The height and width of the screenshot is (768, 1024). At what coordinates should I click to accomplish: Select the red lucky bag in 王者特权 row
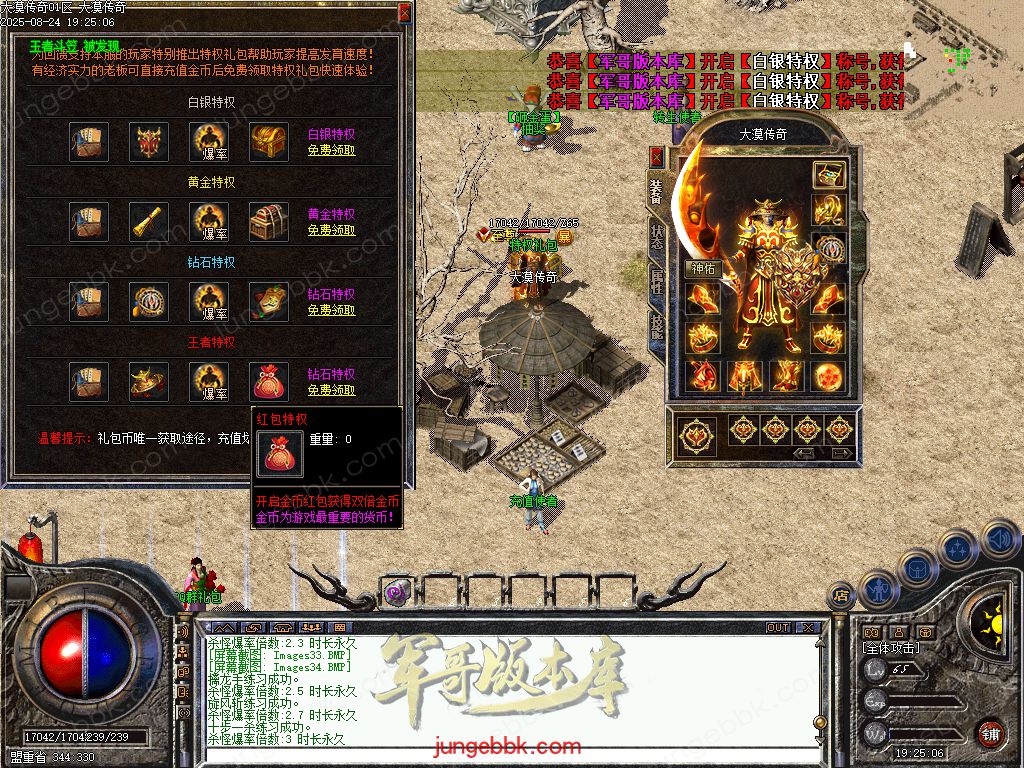point(269,381)
